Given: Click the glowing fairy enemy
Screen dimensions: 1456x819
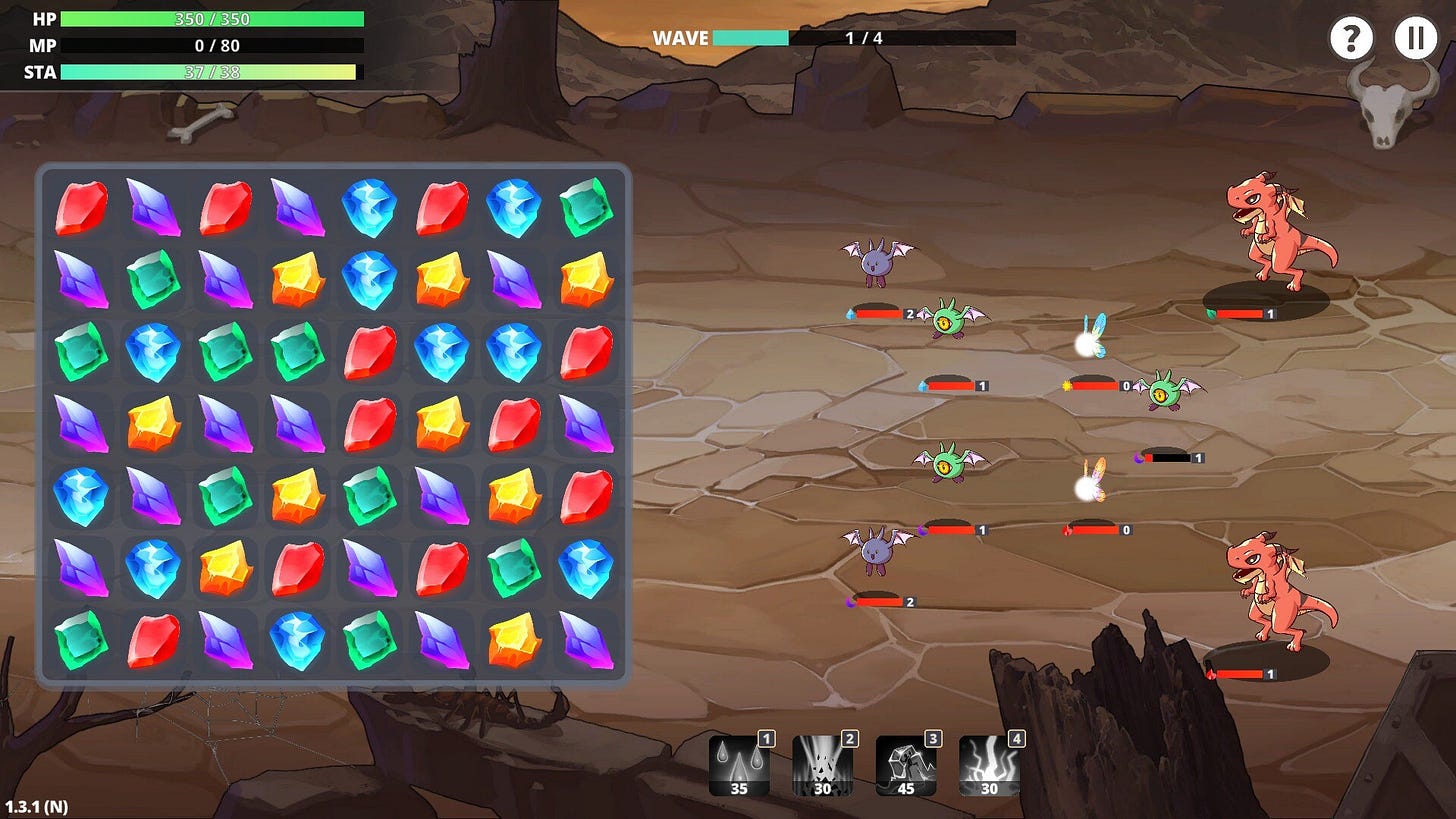Looking at the screenshot, I should (x=1089, y=340).
